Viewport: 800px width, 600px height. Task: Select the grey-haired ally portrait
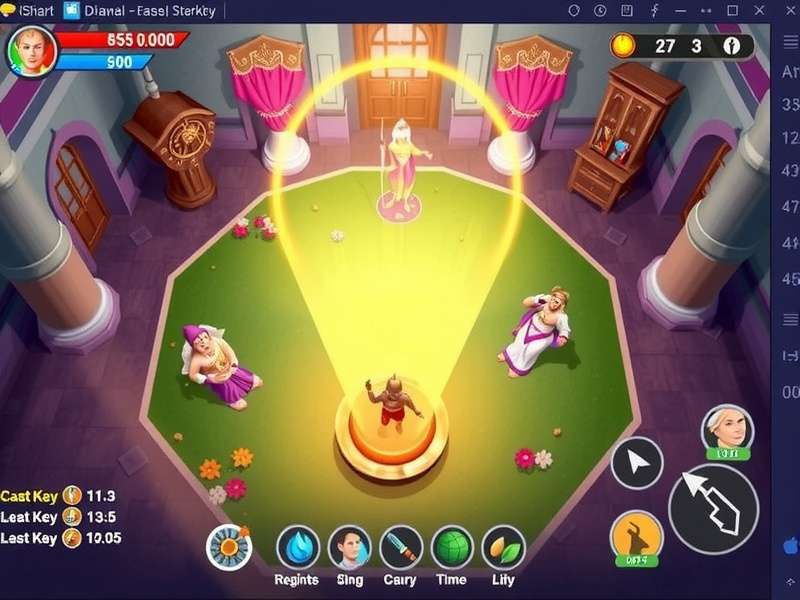(726, 430)
